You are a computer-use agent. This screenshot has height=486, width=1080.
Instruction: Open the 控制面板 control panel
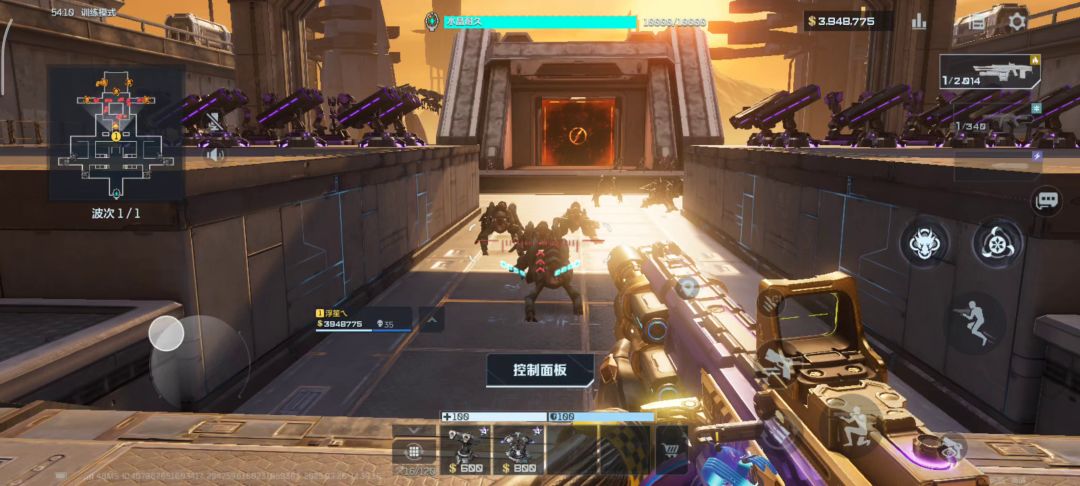[540, 370]
